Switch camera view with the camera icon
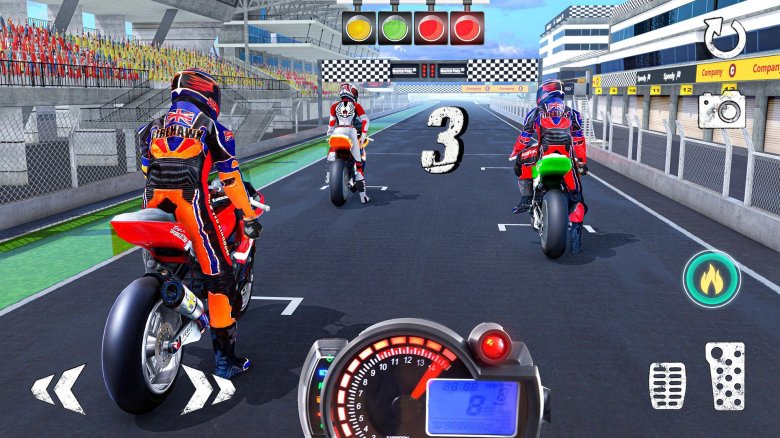 pyautogui.click(x=721, y=109)
